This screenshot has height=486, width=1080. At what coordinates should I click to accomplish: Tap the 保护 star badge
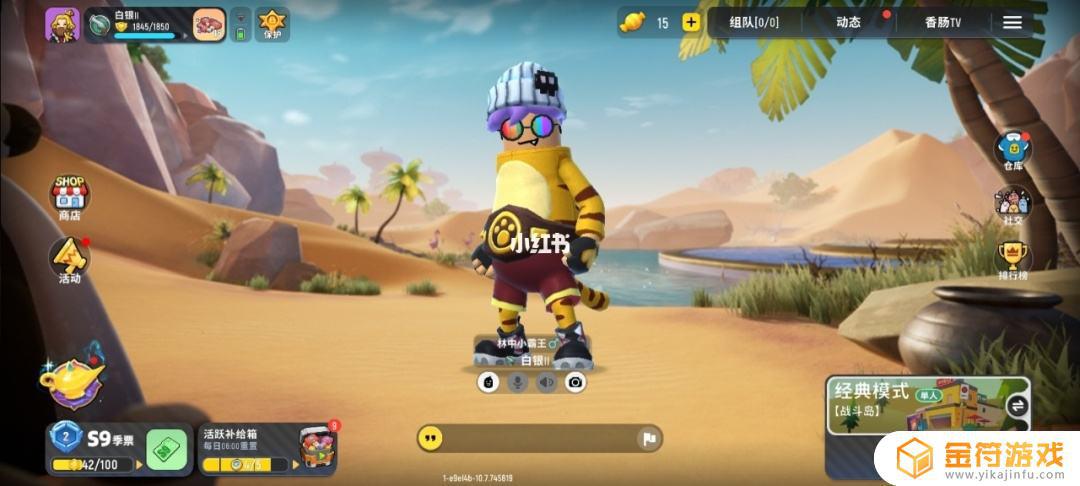pos(272,24)
